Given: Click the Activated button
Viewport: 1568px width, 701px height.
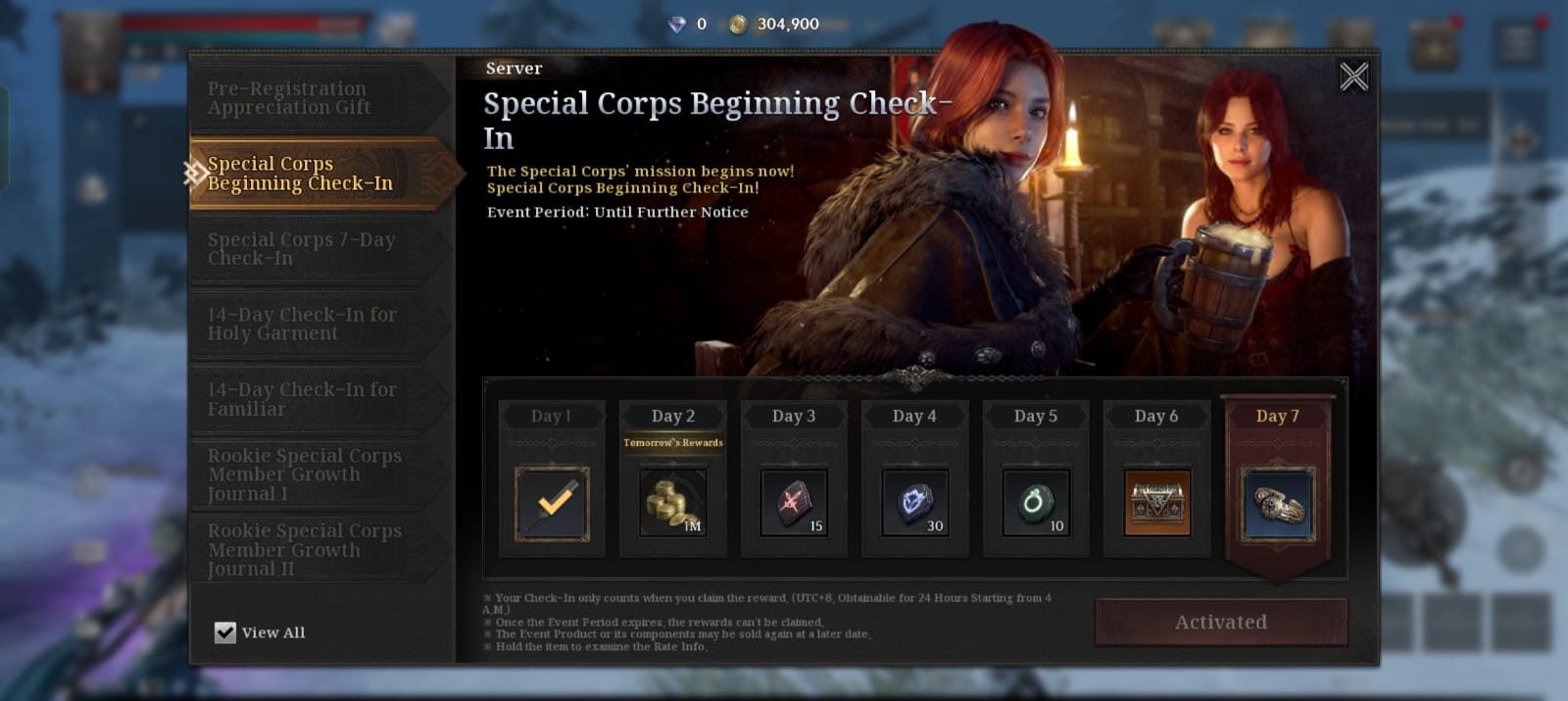Looking at the screenshot, I should (x=1220, y=622).
